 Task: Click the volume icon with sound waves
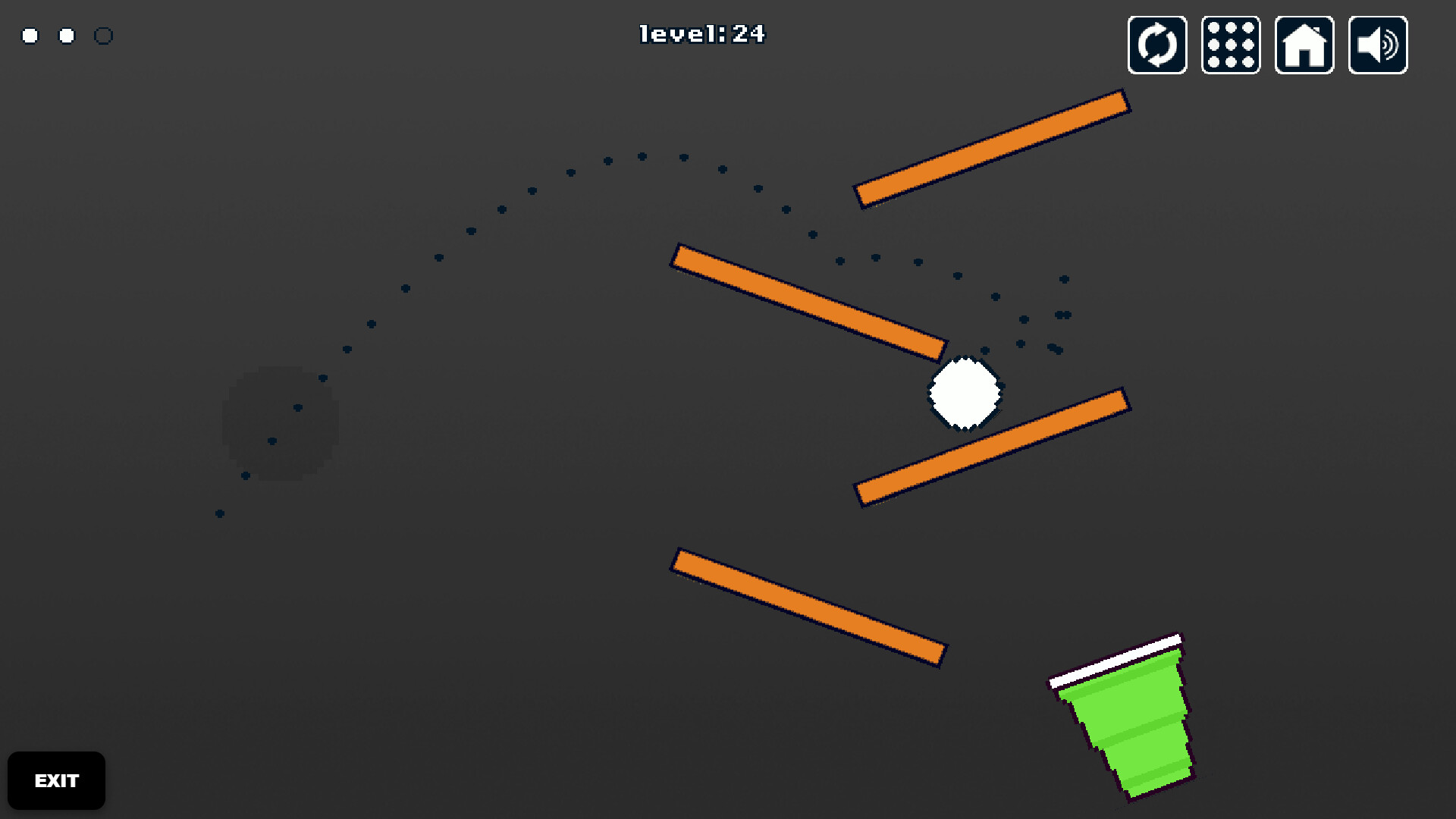(x=1378, y=44)
